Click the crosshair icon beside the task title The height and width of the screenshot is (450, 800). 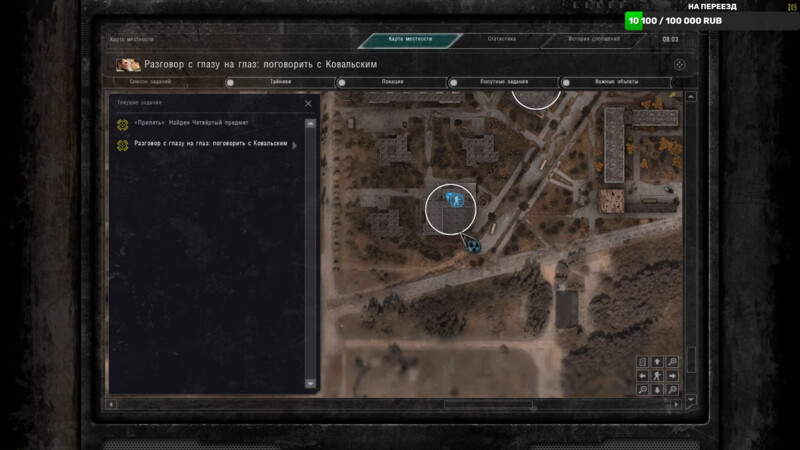coord(679,64)
